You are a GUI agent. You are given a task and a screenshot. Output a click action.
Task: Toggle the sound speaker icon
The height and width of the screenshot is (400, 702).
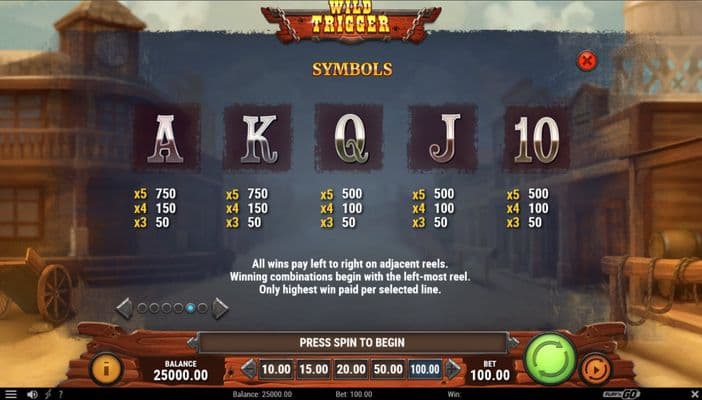pos(33,394)
